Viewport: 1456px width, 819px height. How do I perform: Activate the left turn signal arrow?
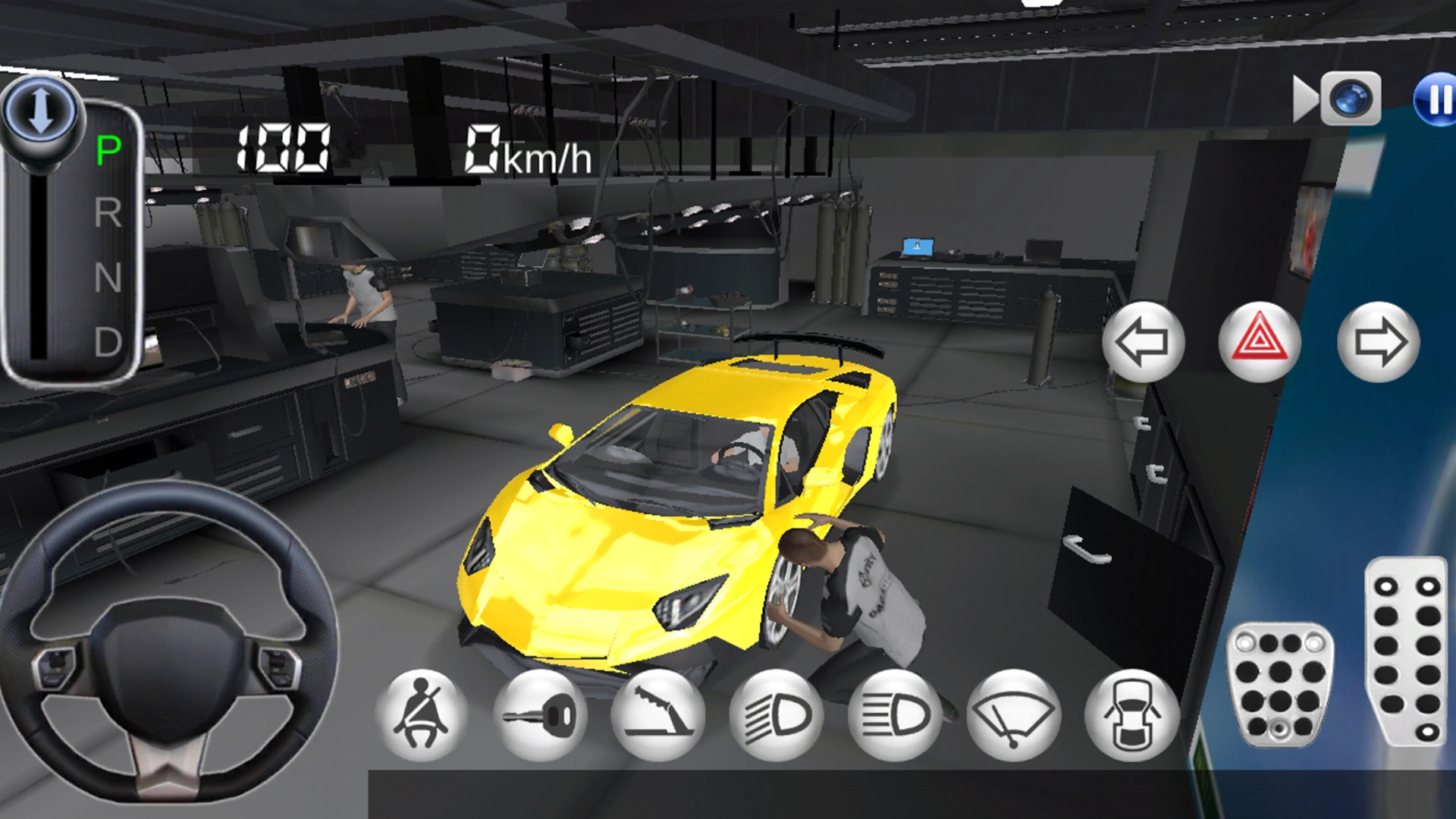pos(1143,342)
